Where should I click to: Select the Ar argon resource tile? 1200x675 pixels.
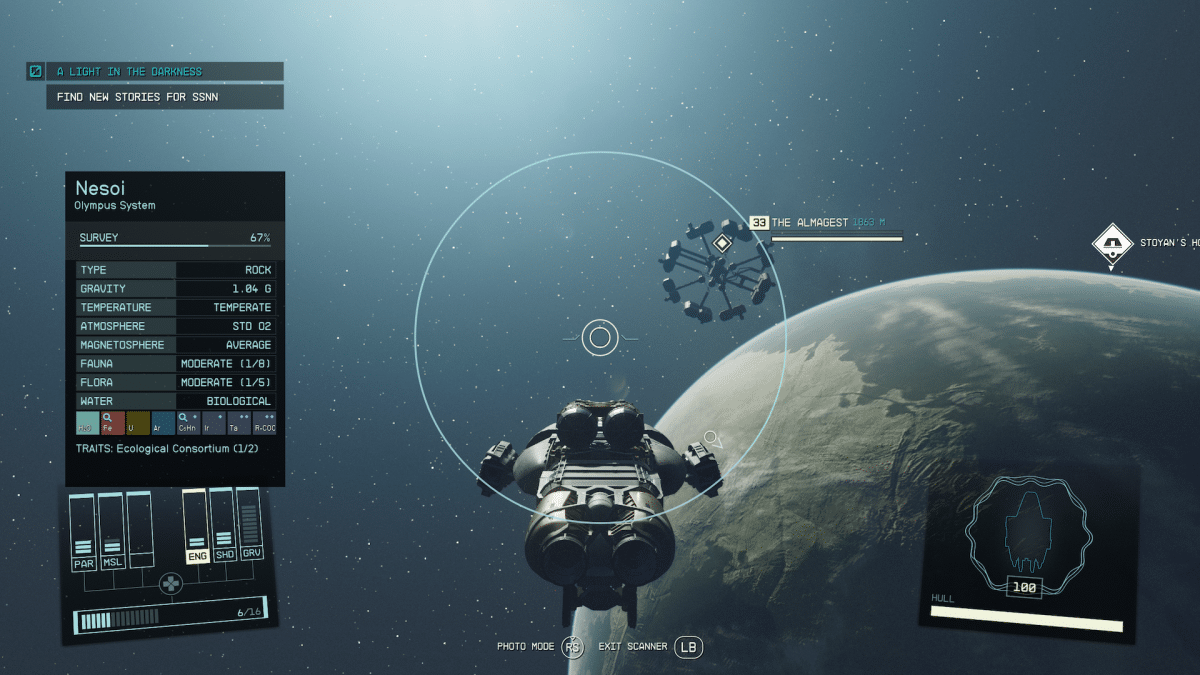[x=162, y=422]
